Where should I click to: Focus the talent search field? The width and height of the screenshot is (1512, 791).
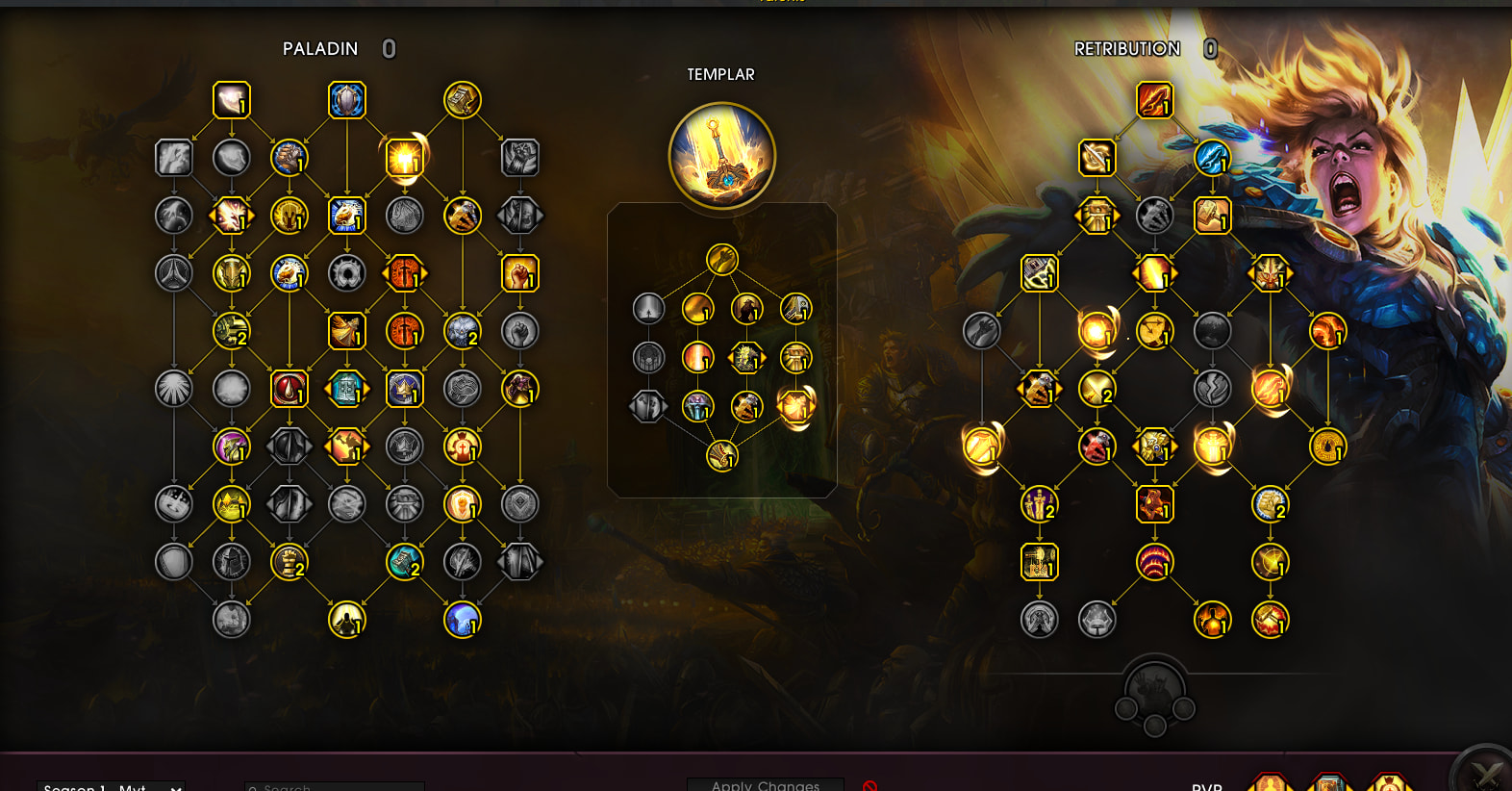[334, 786]
